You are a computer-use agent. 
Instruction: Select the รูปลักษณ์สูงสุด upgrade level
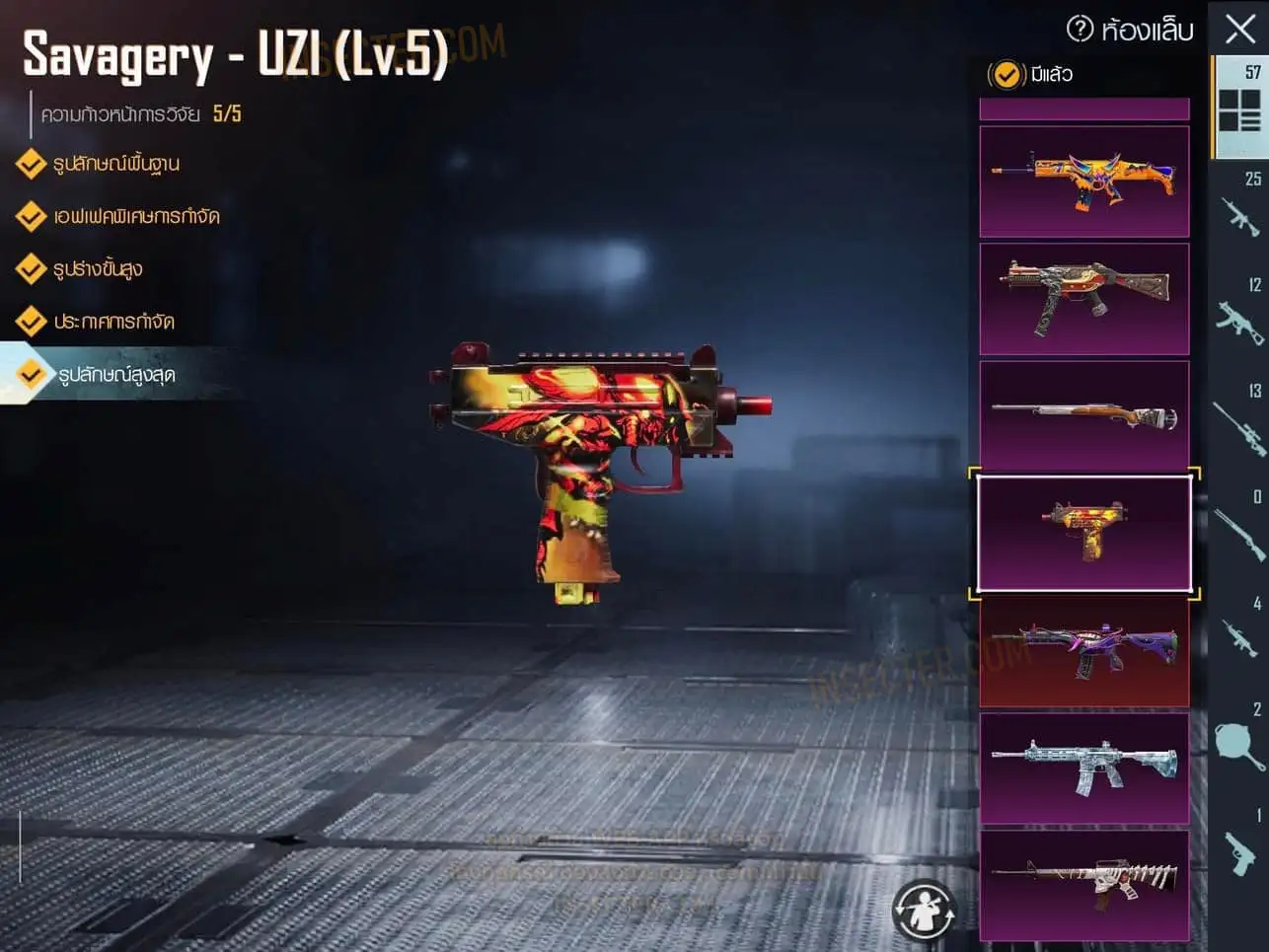[x=116, y=375]
